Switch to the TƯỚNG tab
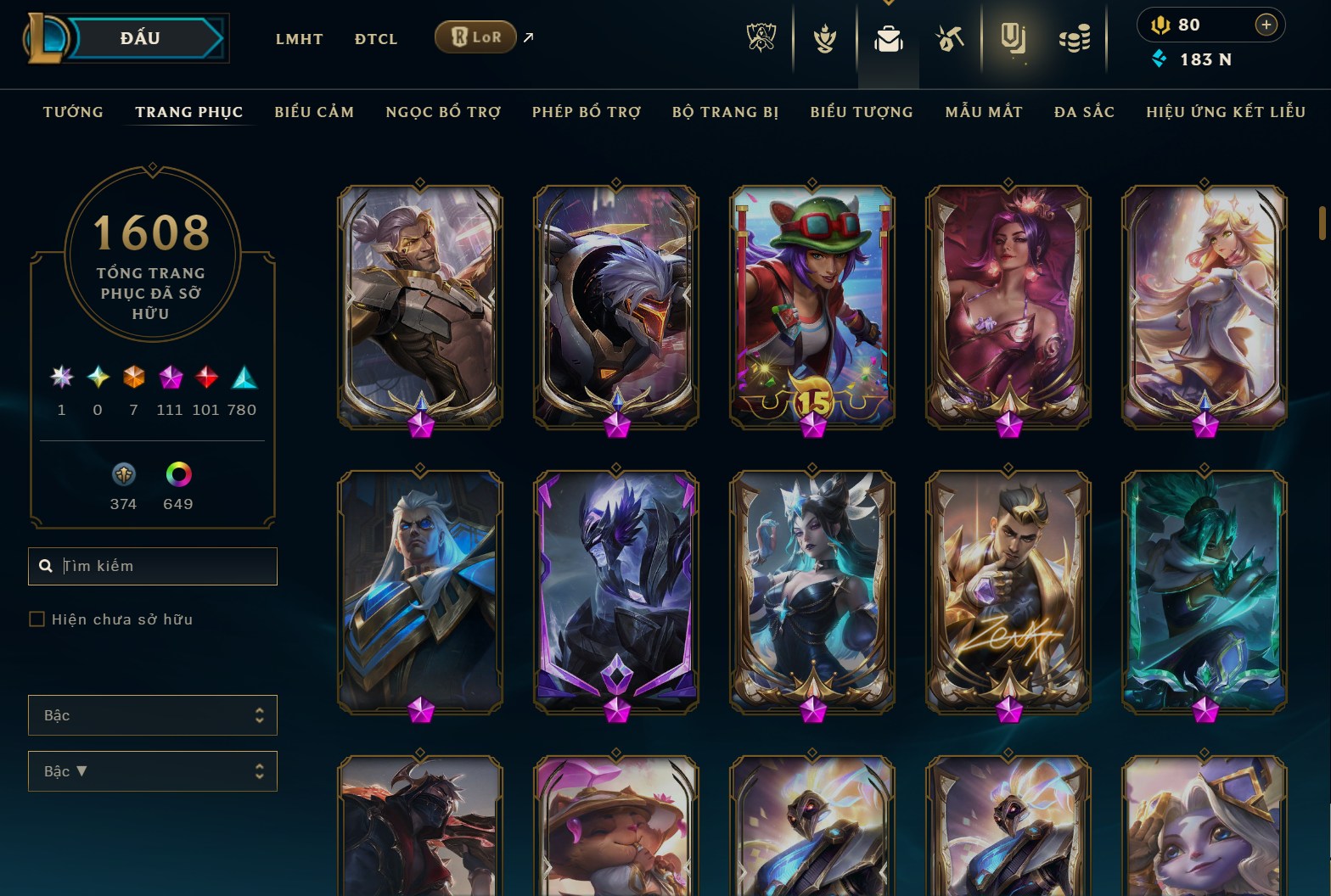 (73, 111)
